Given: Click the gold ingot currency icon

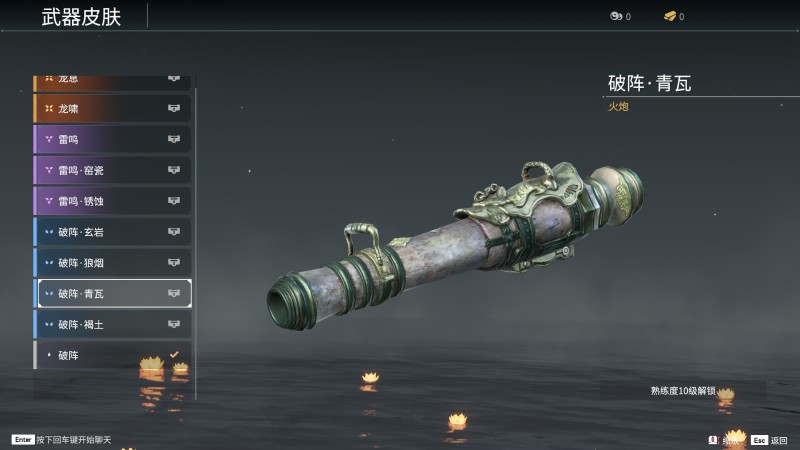Looking at the screenshot, I should (x=669, y=16).
